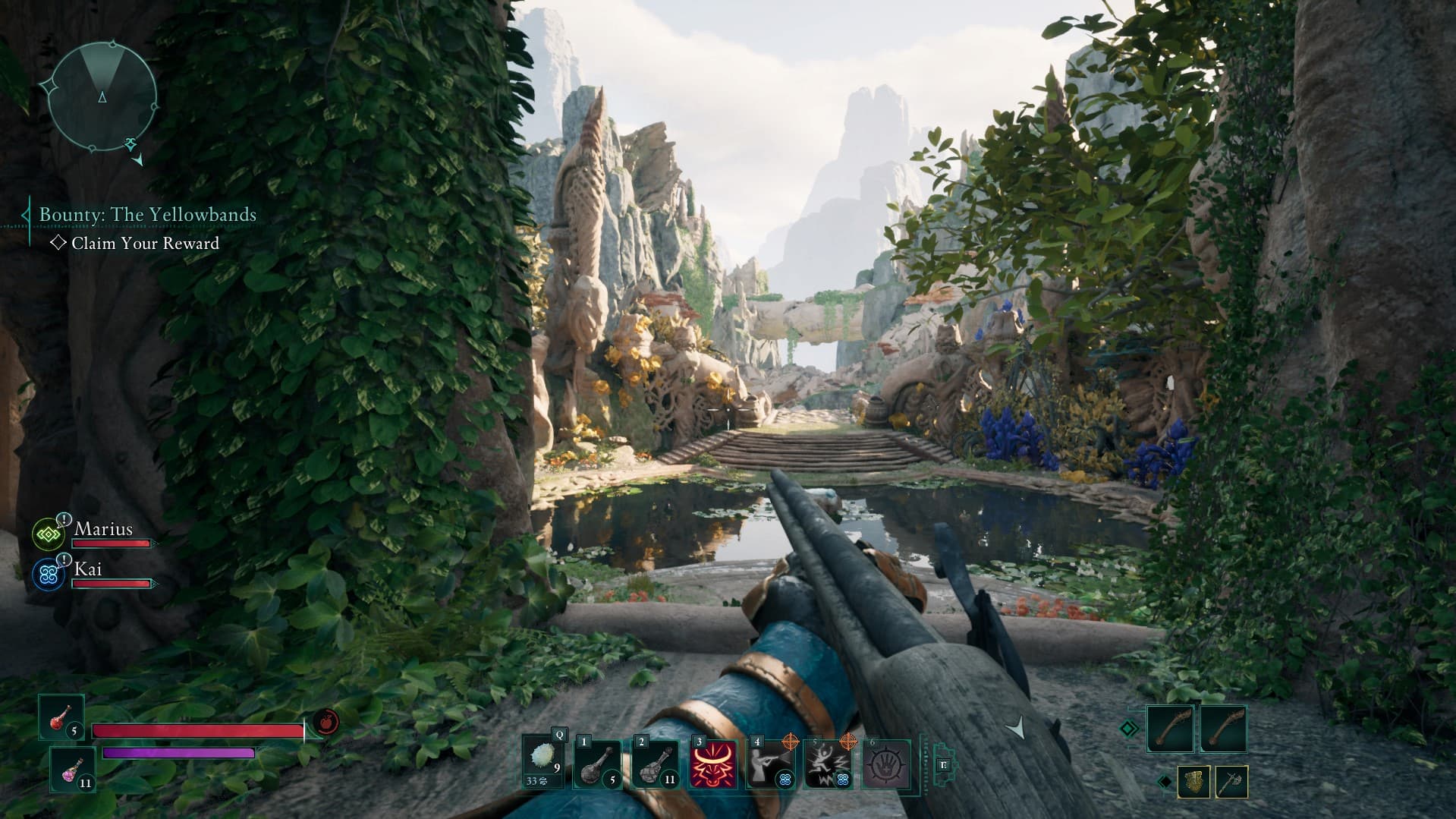The width and height of the screenshot is (1456, 819).
Task: Choose the rocky grenade in hotbar slot 2
Action: tap(655, 764)
